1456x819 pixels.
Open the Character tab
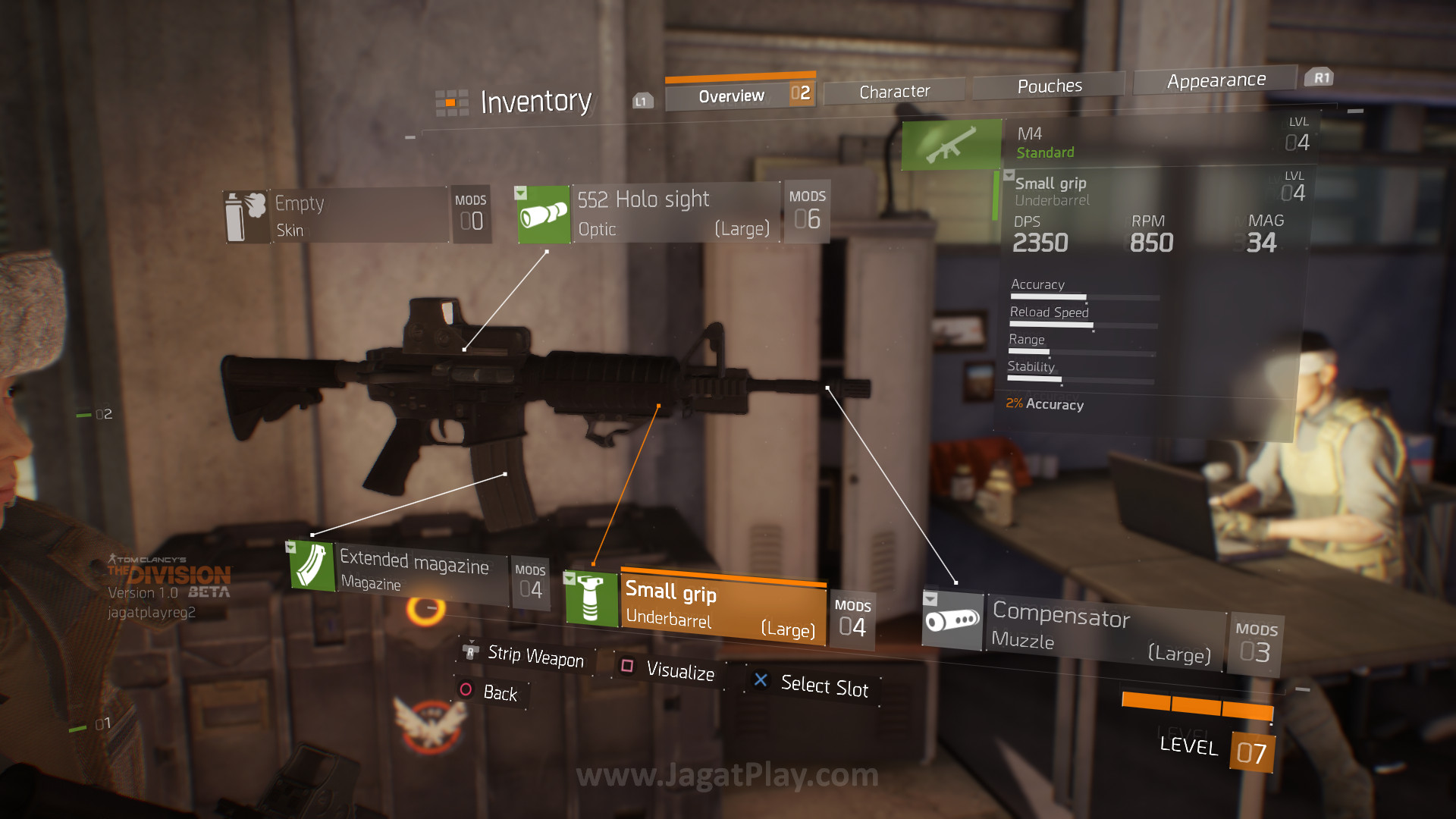tap(894, 92)
